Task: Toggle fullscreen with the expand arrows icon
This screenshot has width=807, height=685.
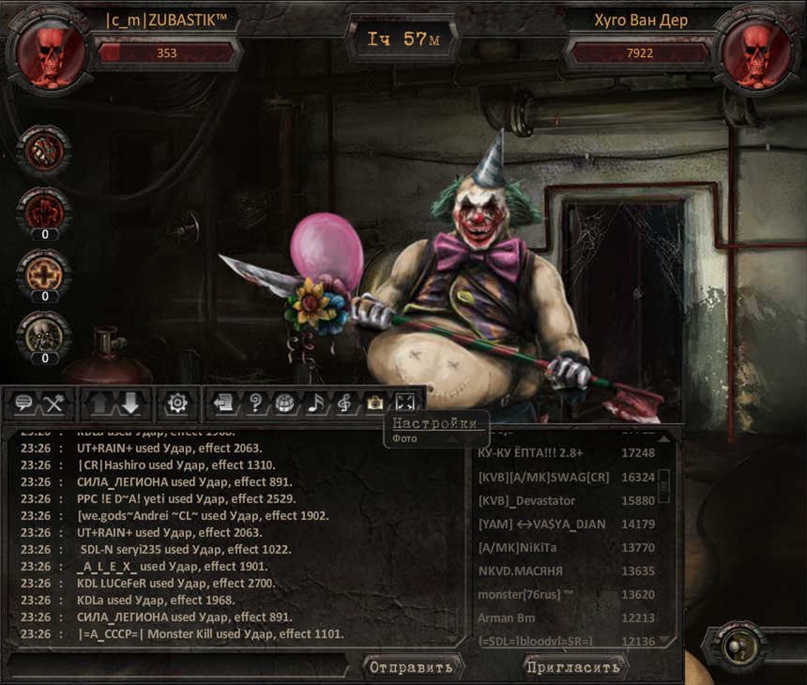Action: (x=404, y=403)
